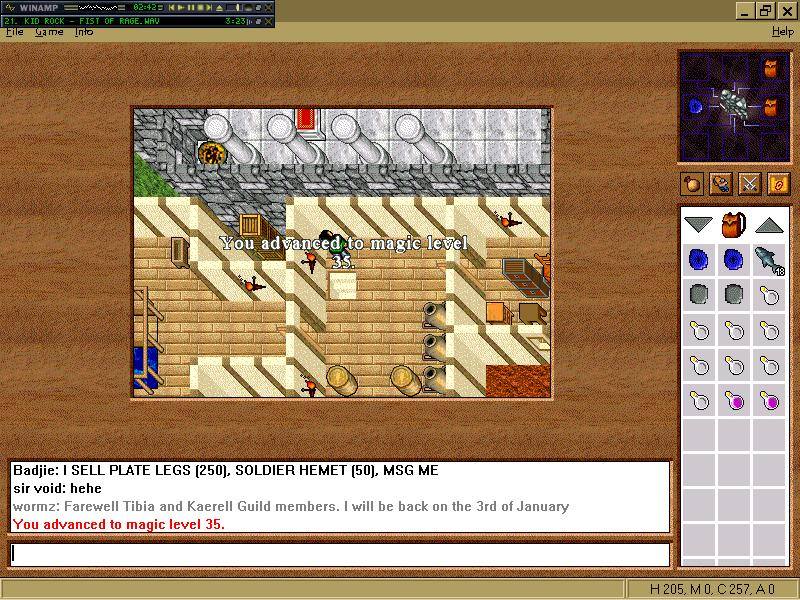Viewport: 800px width, 600px height.
Task: Click the container's up arrow button
Action: tap(768, 224)
